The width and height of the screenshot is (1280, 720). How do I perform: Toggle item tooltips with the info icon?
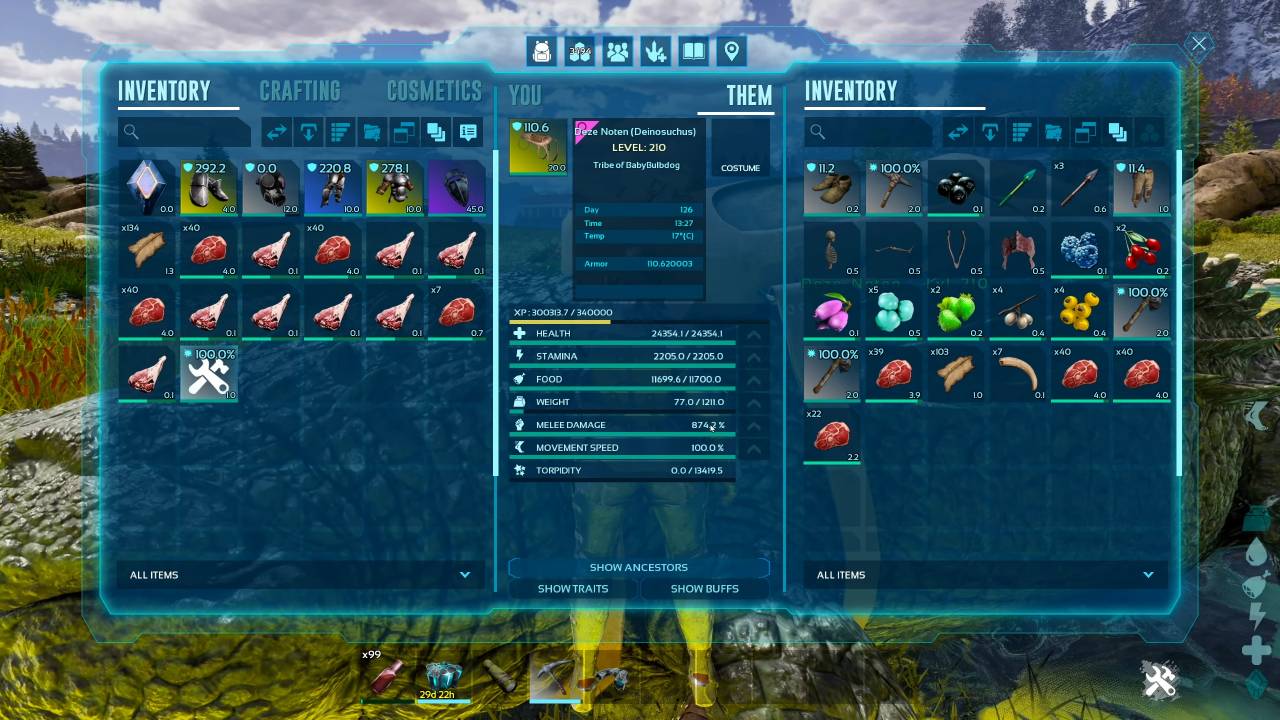pos(467,131)
